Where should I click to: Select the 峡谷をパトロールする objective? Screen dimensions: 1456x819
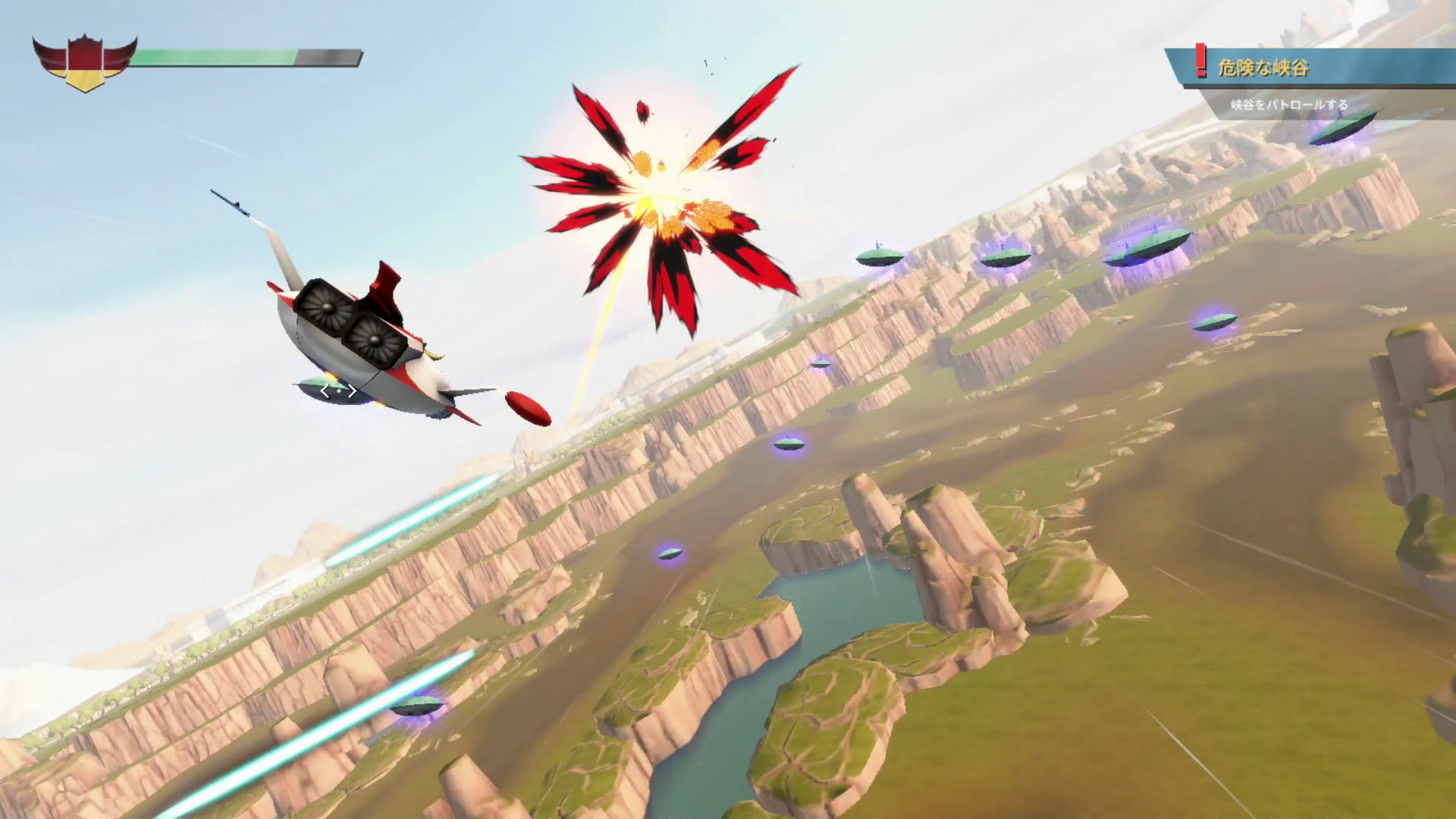(1289, 105)
